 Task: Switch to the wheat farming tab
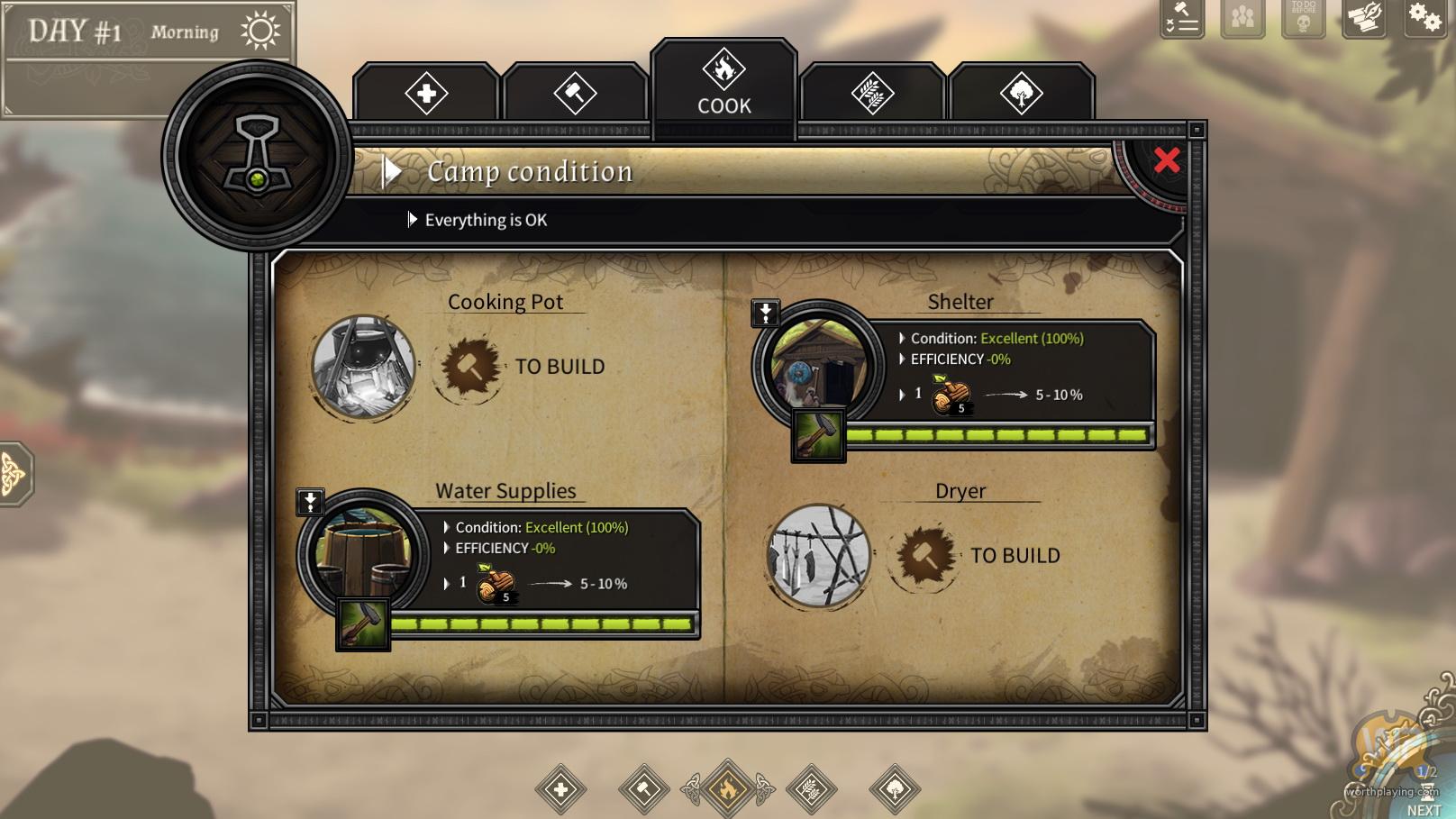point(873,94)
